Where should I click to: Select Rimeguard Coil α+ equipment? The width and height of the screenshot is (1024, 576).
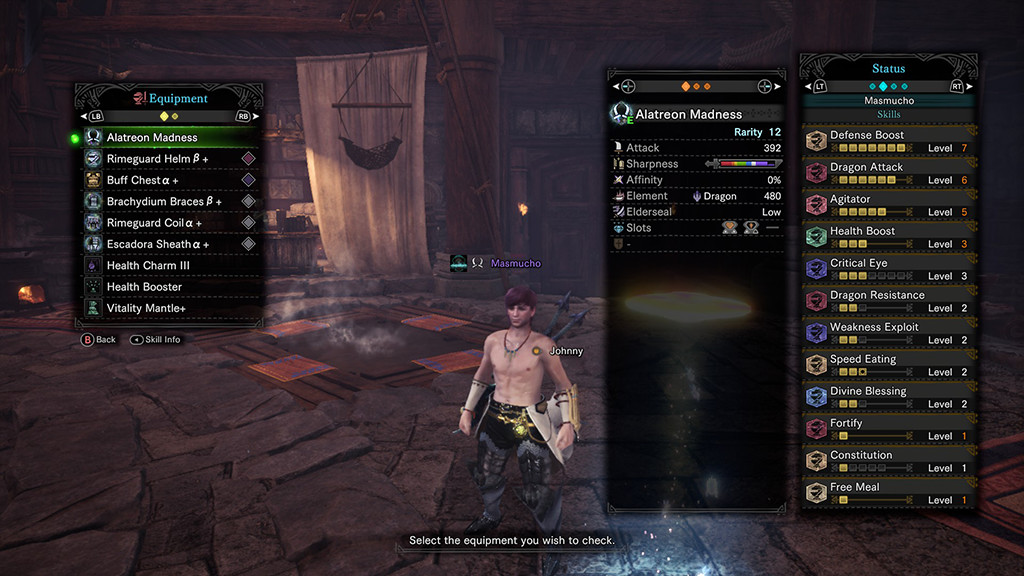pos(154,223)
